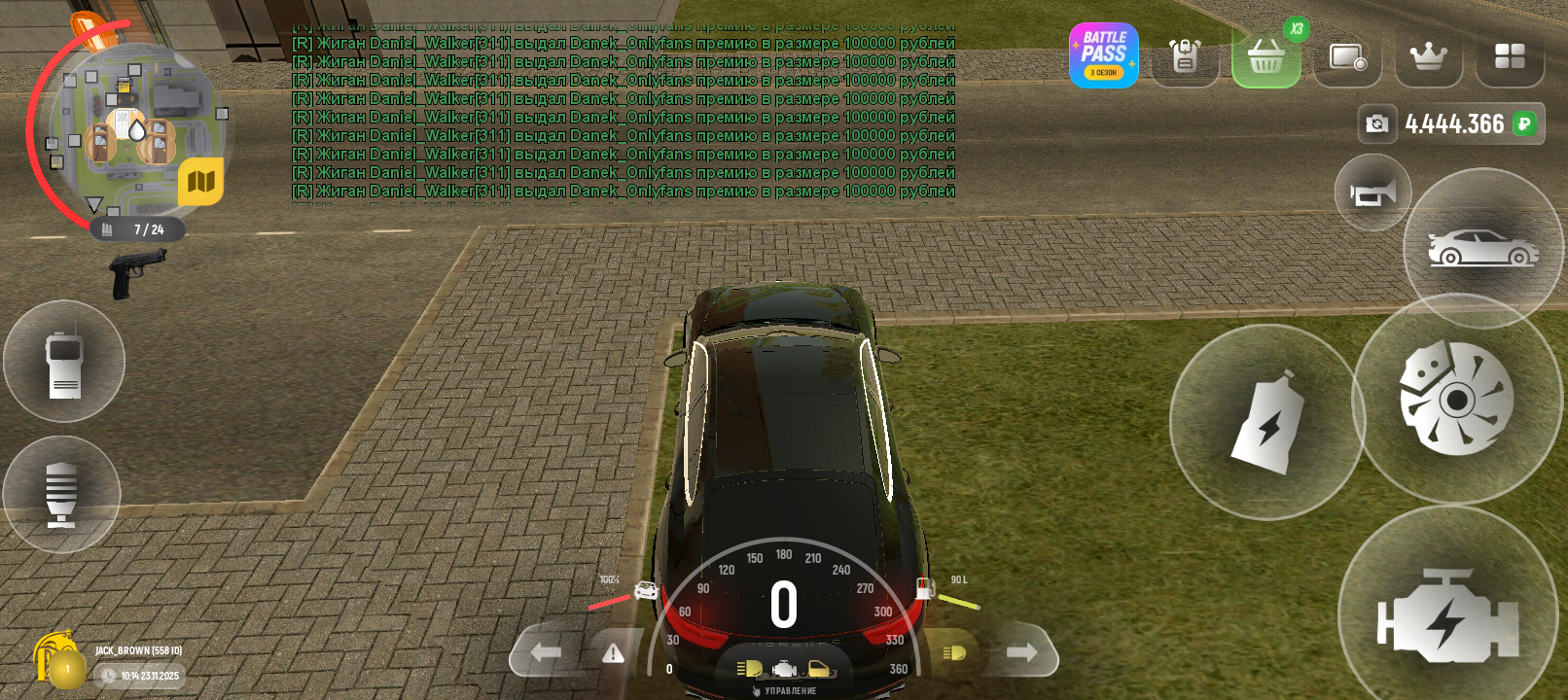Tap the green ruble currency icon
Viewport: 1568px width, 700px height.
(x=1524, y=123)
